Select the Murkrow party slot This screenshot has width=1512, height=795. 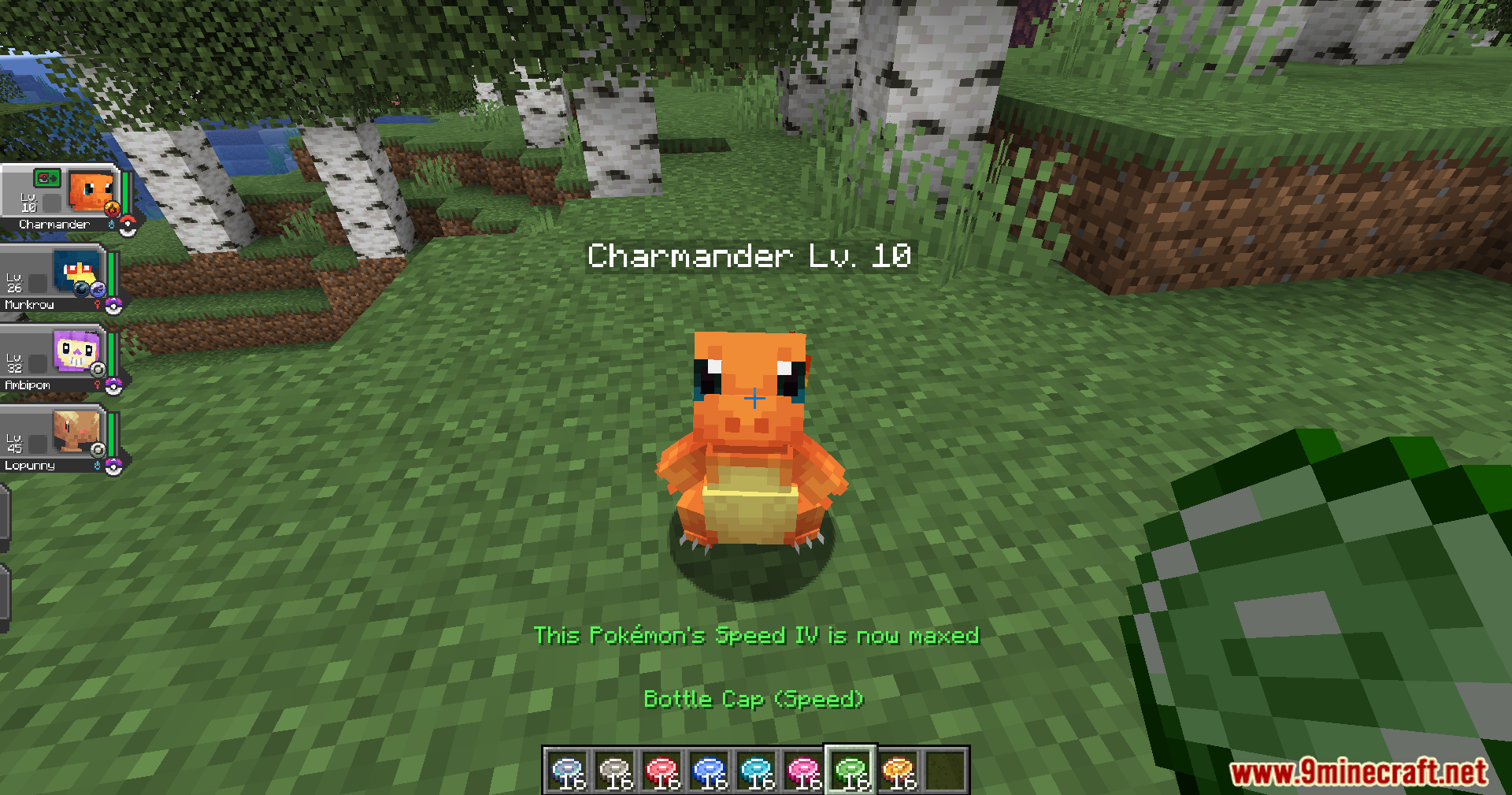[55, 279]
